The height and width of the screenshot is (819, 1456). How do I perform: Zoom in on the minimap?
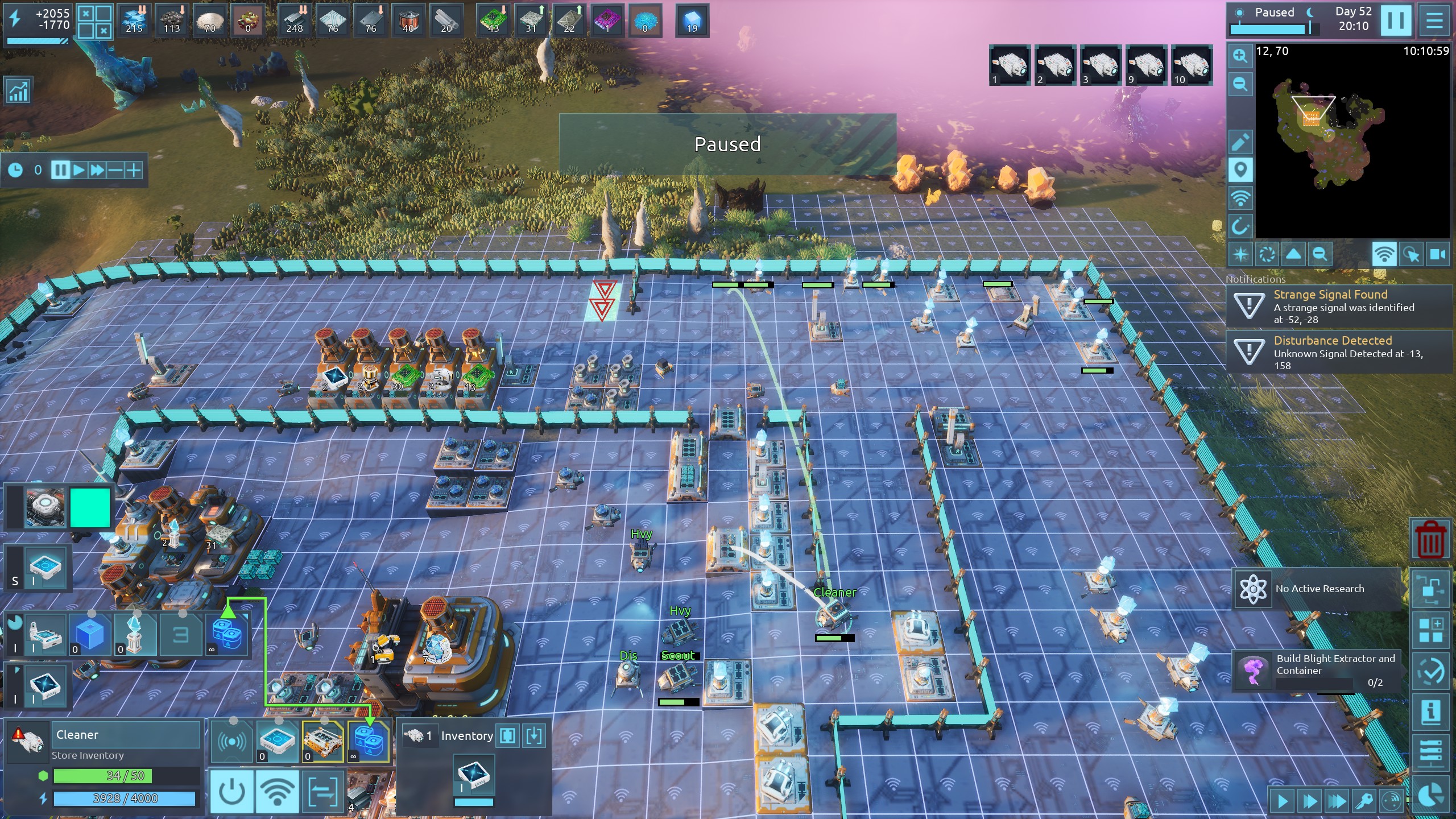point(1240,56)
